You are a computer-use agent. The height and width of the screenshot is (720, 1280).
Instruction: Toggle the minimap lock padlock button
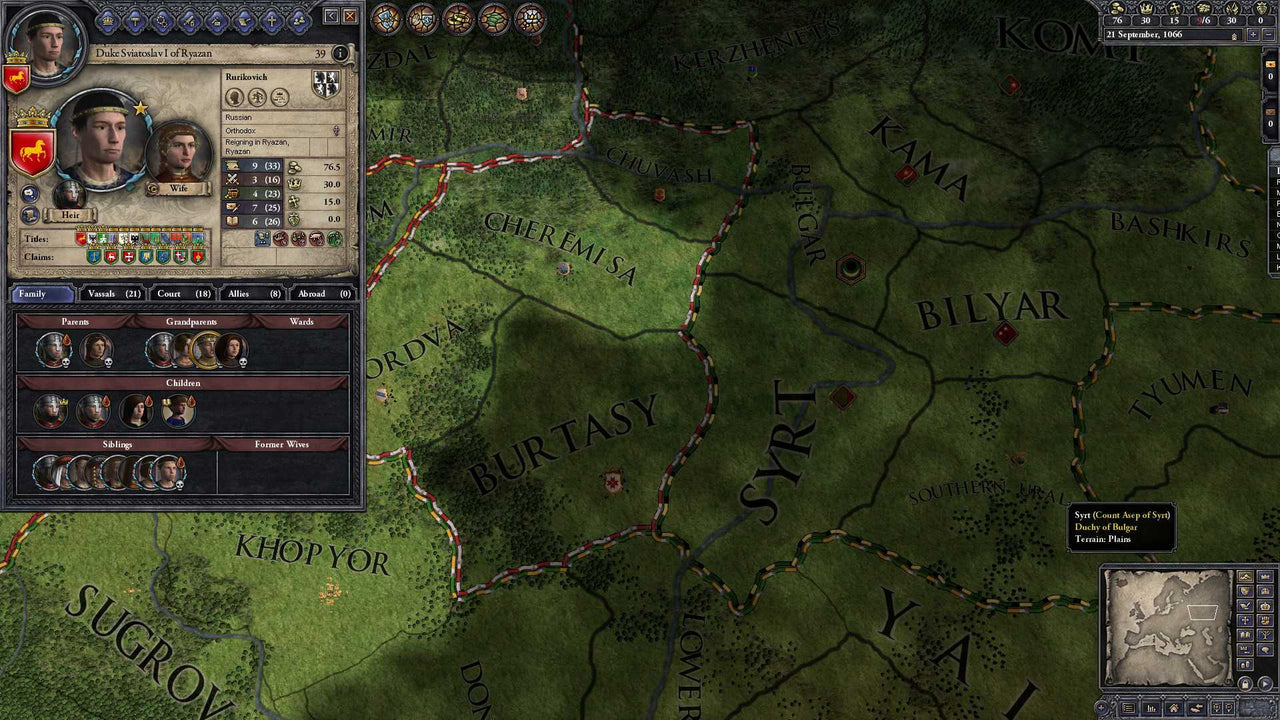click(x=1245, y=684)
